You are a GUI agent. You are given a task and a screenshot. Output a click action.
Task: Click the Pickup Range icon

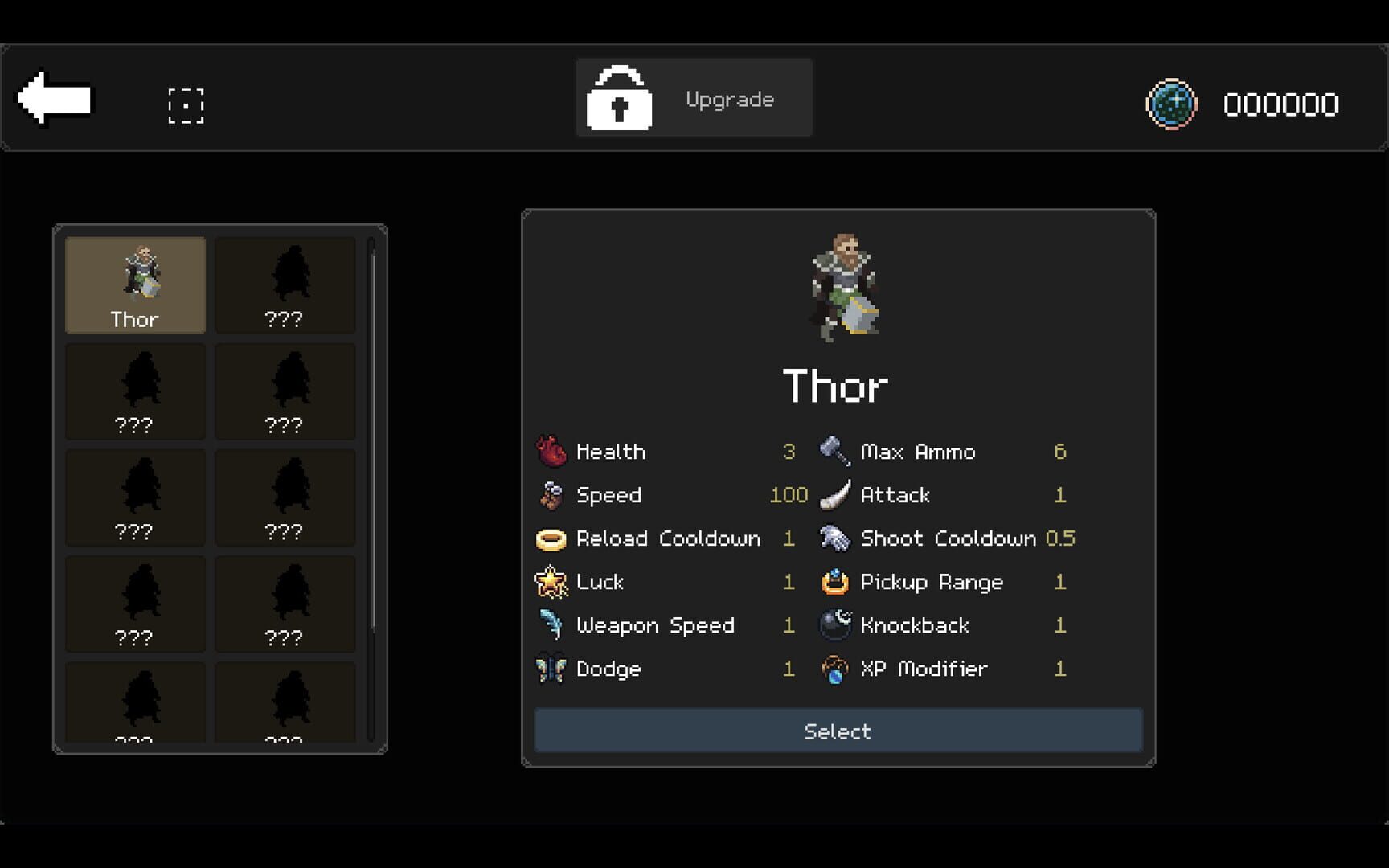[835, 582]
